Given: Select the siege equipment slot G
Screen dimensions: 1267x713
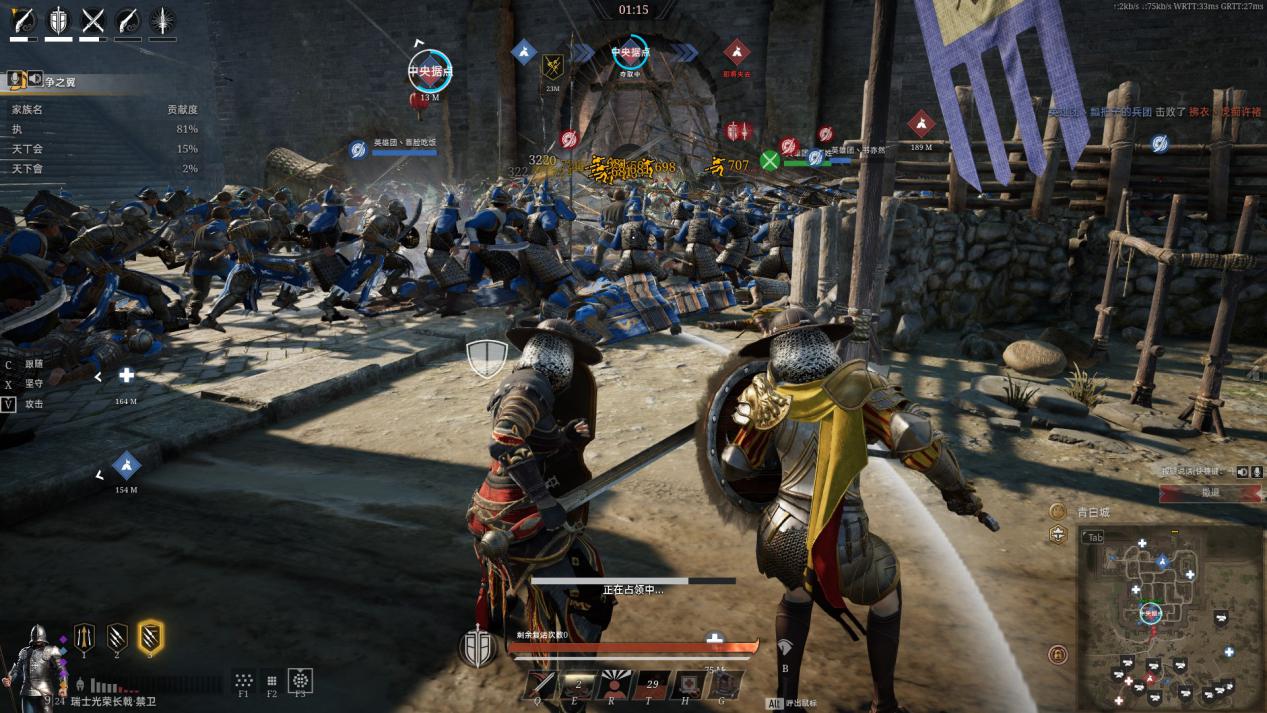Looking at the screenshot, I should pos(726,685).
